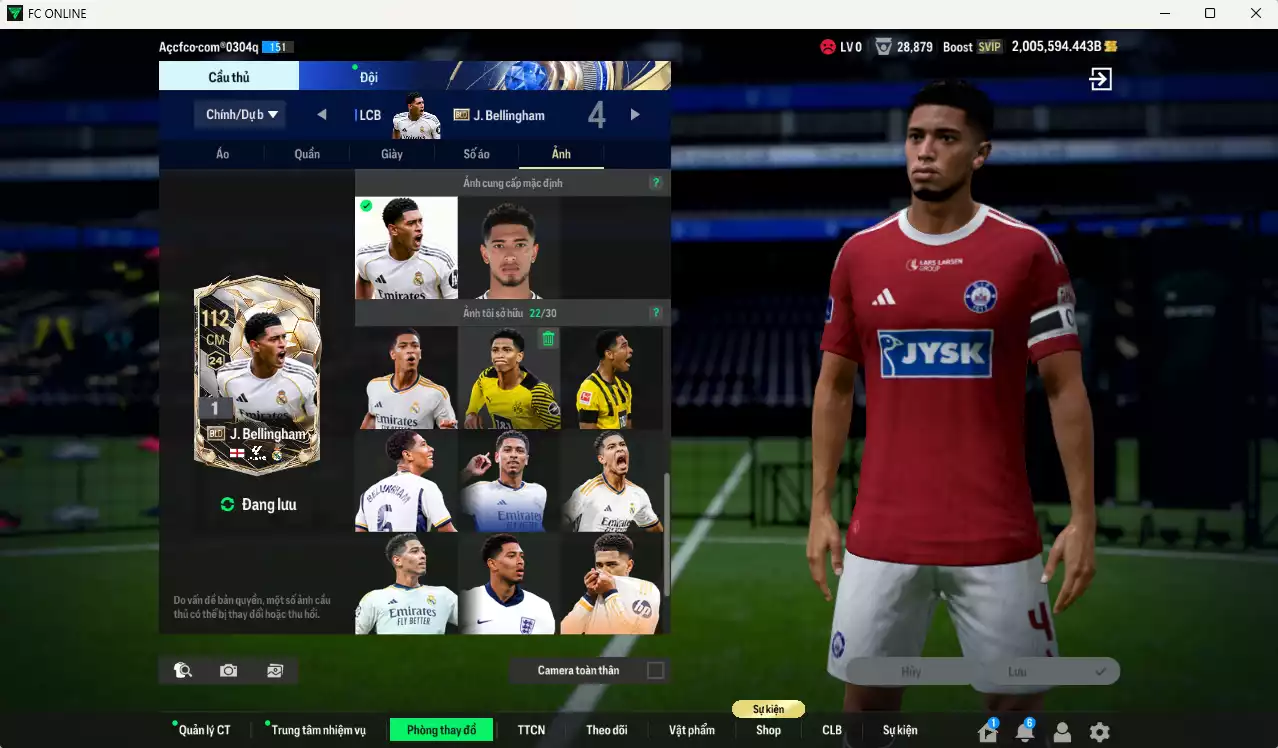Go to the previous player arrow
The height and width of the screenshot is (748, 1278).
(x=322, y=115)
